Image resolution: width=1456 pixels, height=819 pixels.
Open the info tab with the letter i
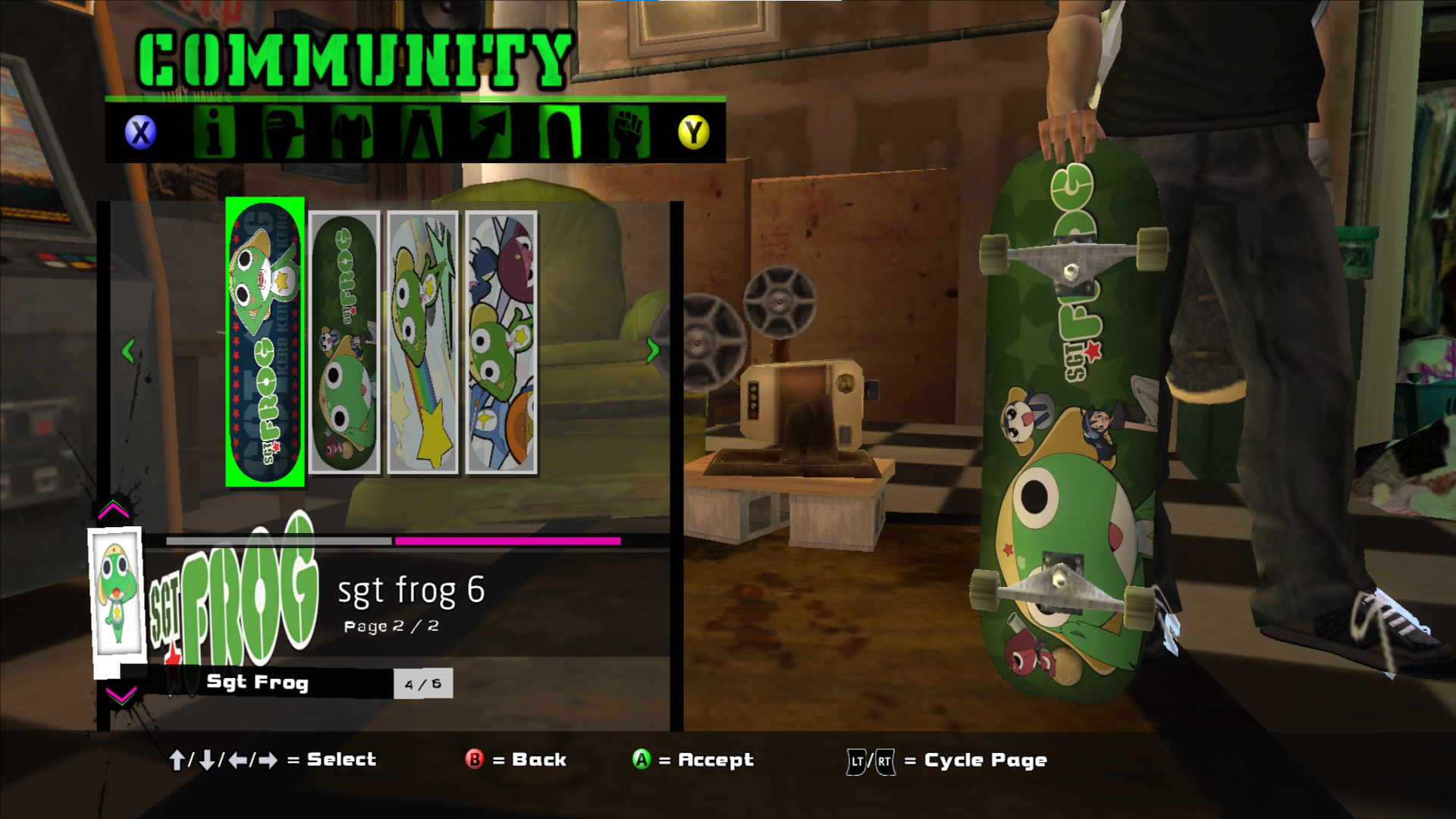tap(213, 133)
